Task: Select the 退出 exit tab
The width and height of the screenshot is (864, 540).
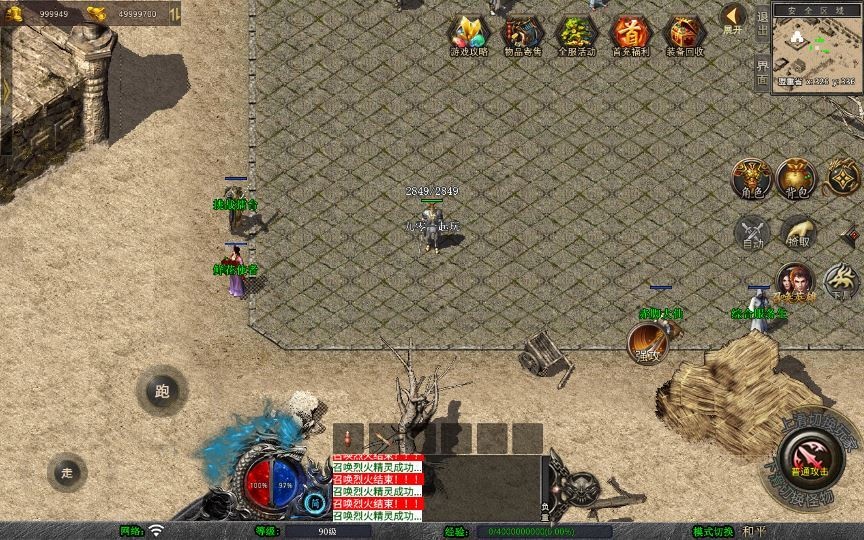Action: pos(763,28)
